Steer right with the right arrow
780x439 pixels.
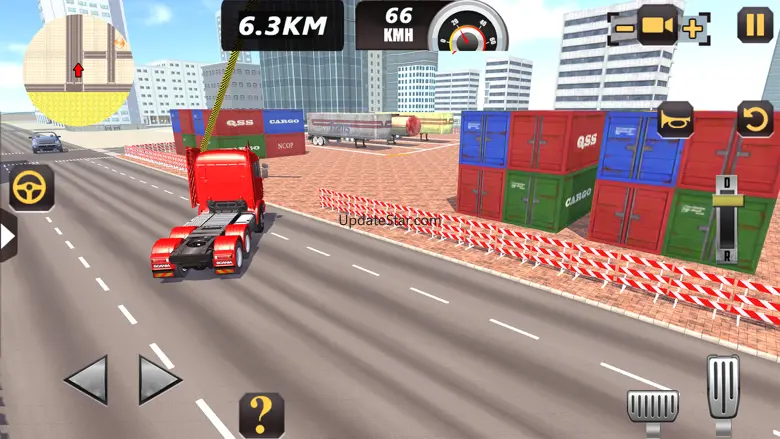[158, 381]
